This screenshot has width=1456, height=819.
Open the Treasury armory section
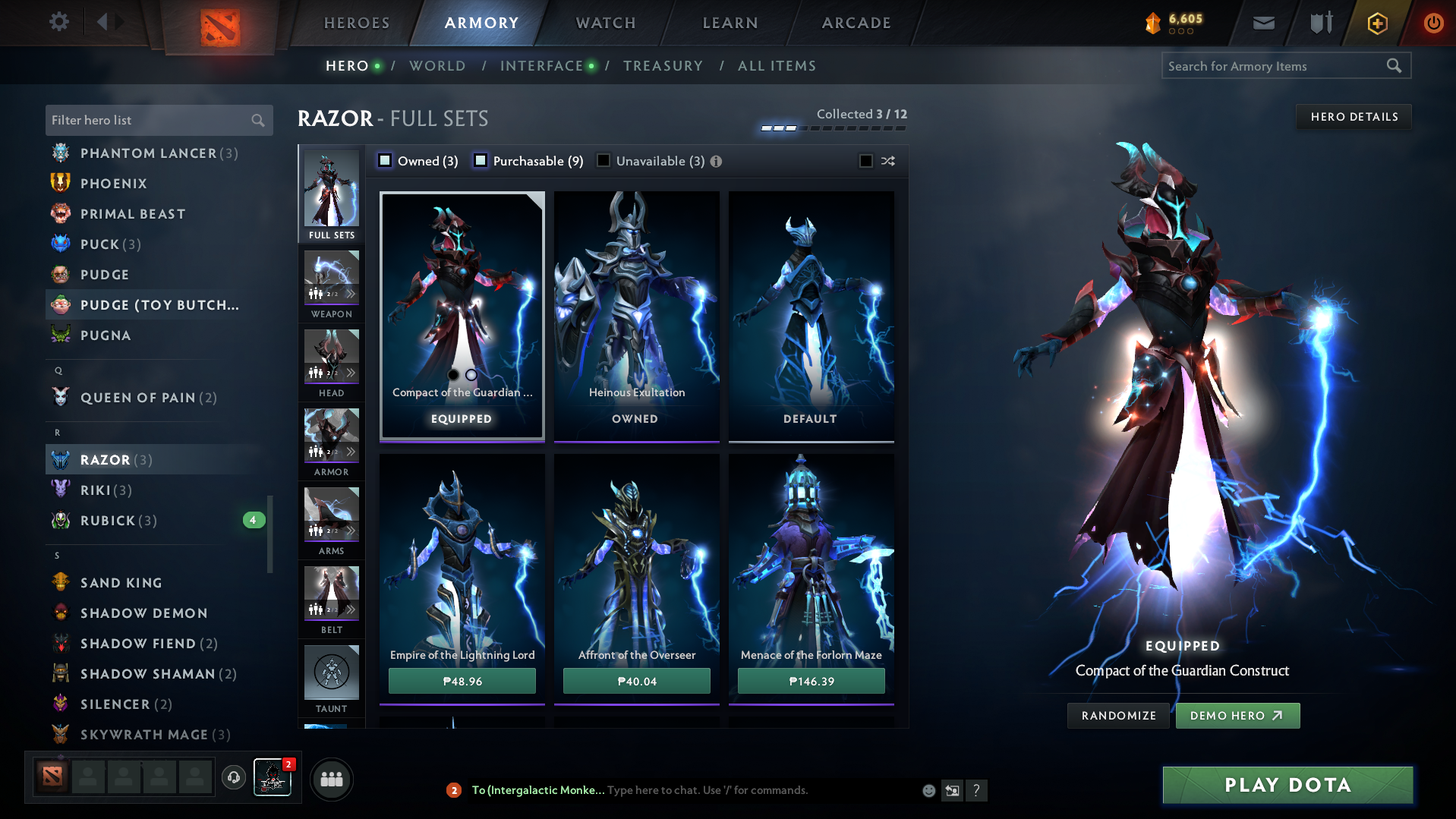(663, 66)
